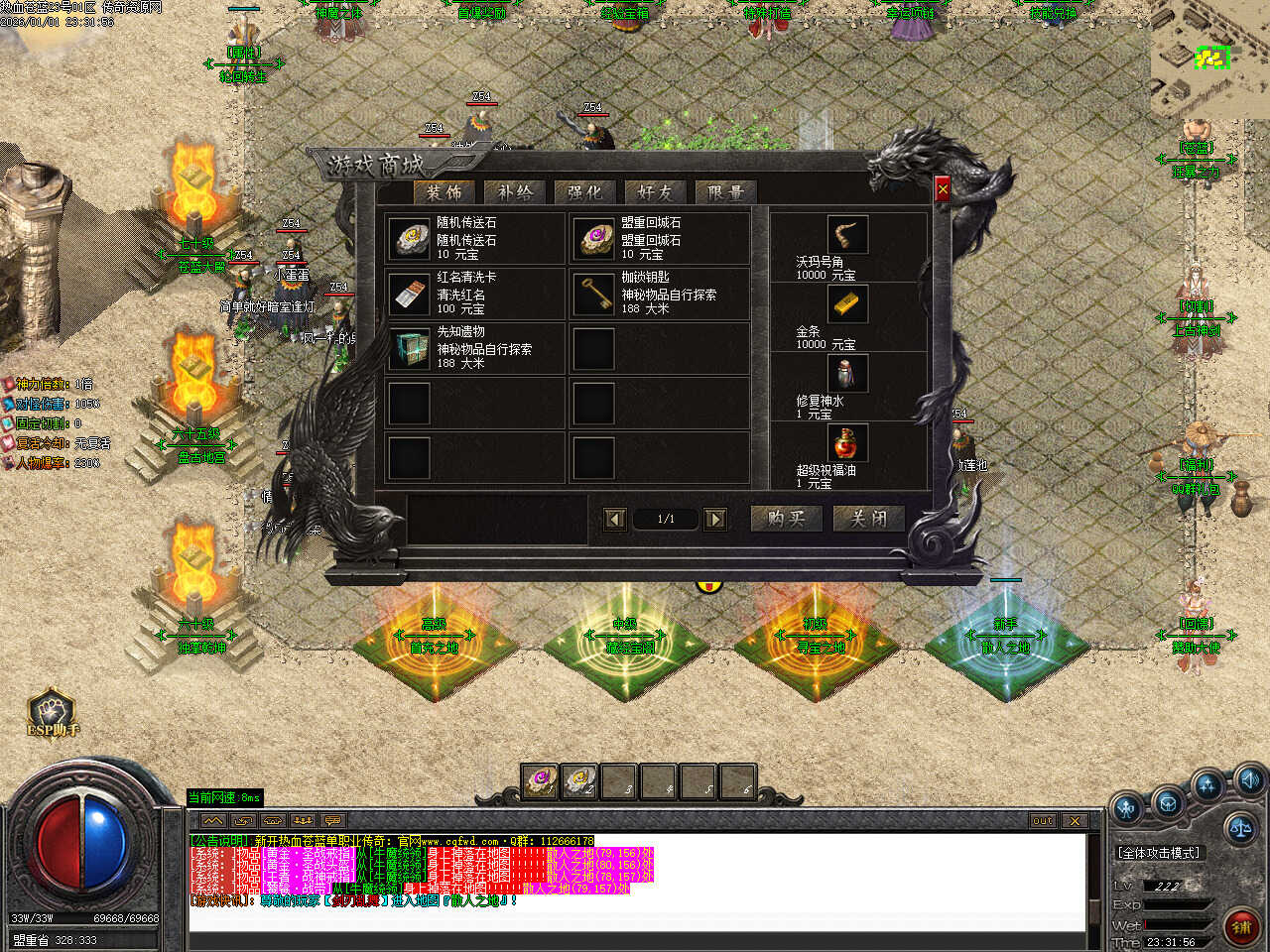Choose the 沃玛号角 horn item
The width and height of the screenshot is (1270, 952).
[x=846, y=235]
